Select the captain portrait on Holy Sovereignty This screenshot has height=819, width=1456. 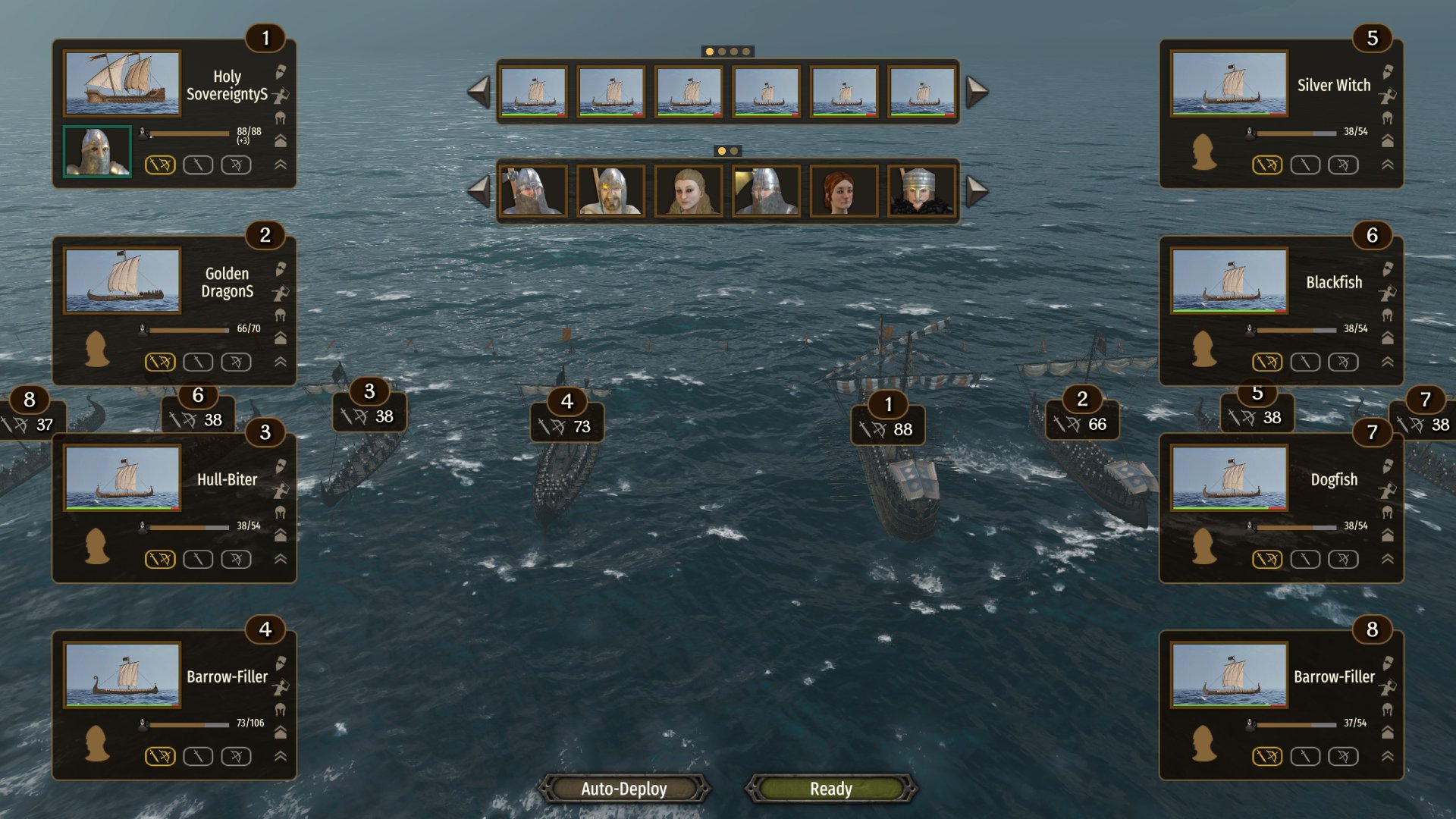[97, 152]
